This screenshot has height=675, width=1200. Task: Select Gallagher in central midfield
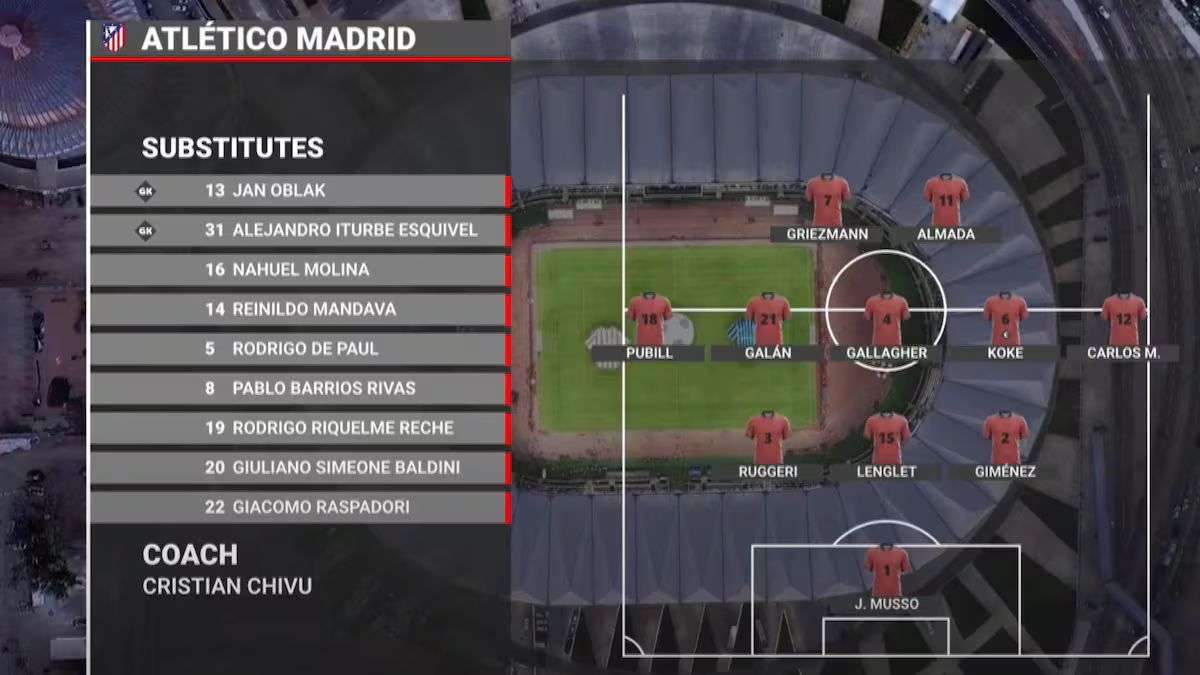886,318
